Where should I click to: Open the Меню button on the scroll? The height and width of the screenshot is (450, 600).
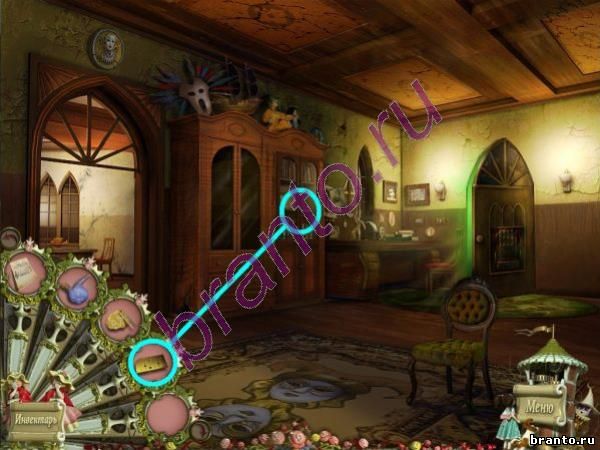tap(537, 407)
